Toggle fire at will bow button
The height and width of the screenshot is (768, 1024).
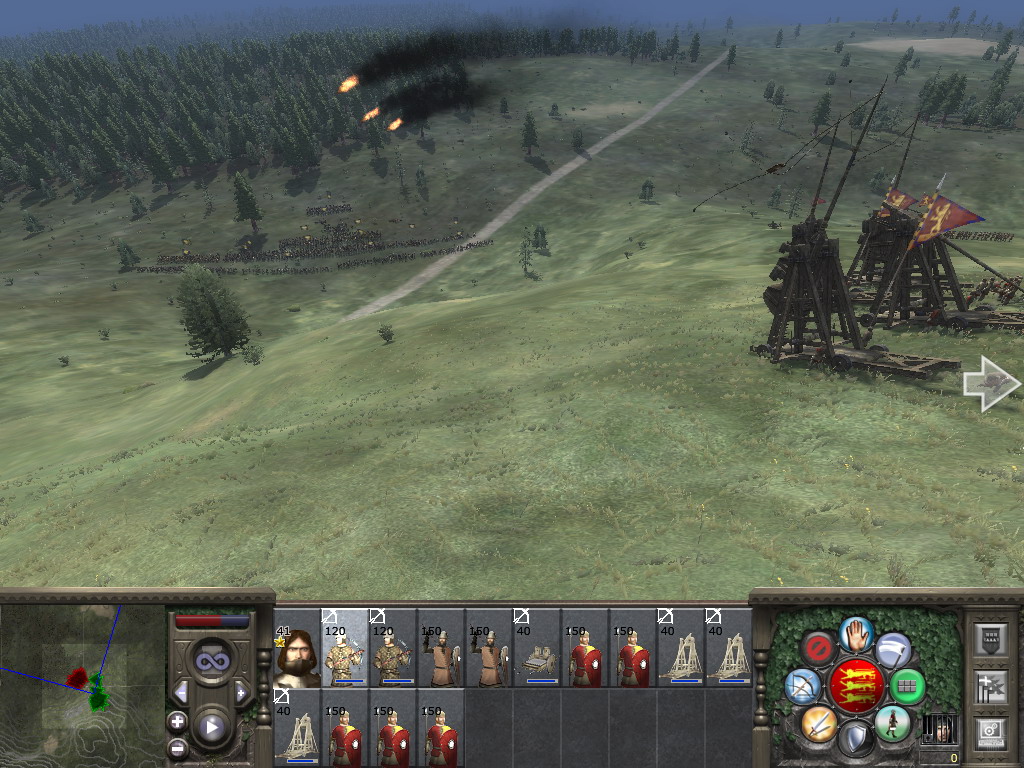point(802,686)
